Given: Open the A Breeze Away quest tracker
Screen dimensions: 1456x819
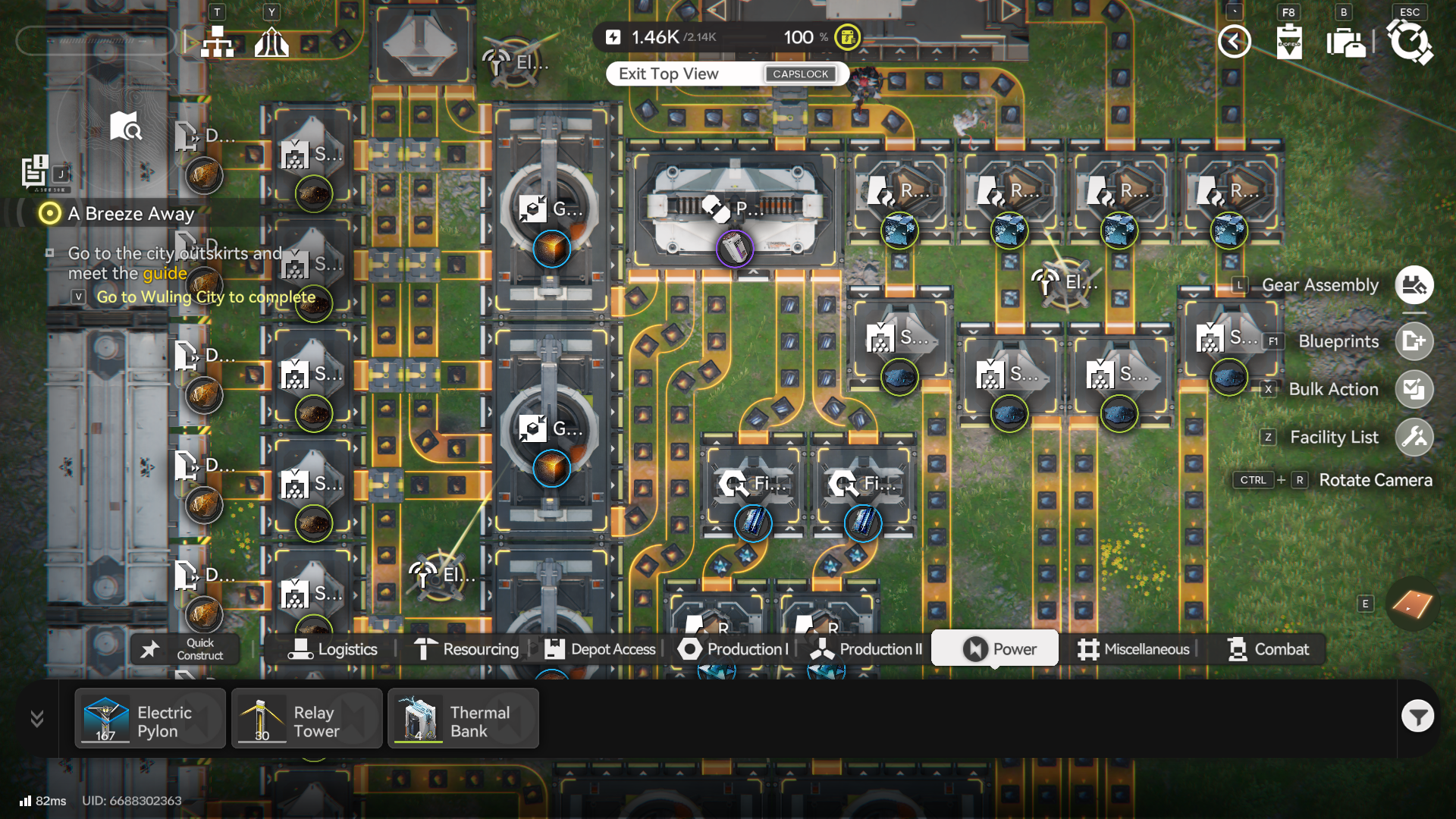Looking at the screenshot, I should [130, 214].
